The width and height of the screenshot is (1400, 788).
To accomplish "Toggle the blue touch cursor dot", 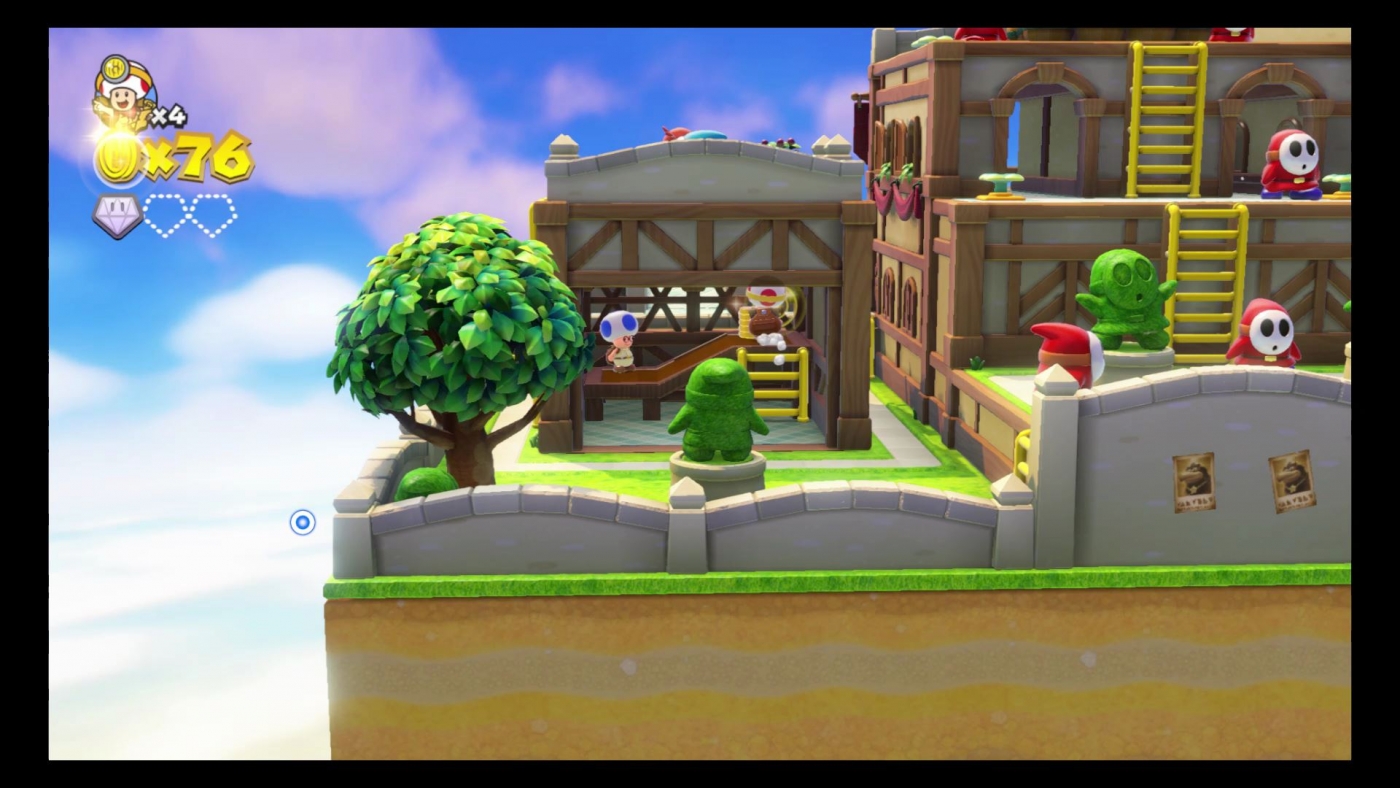I will pos(303,522).
